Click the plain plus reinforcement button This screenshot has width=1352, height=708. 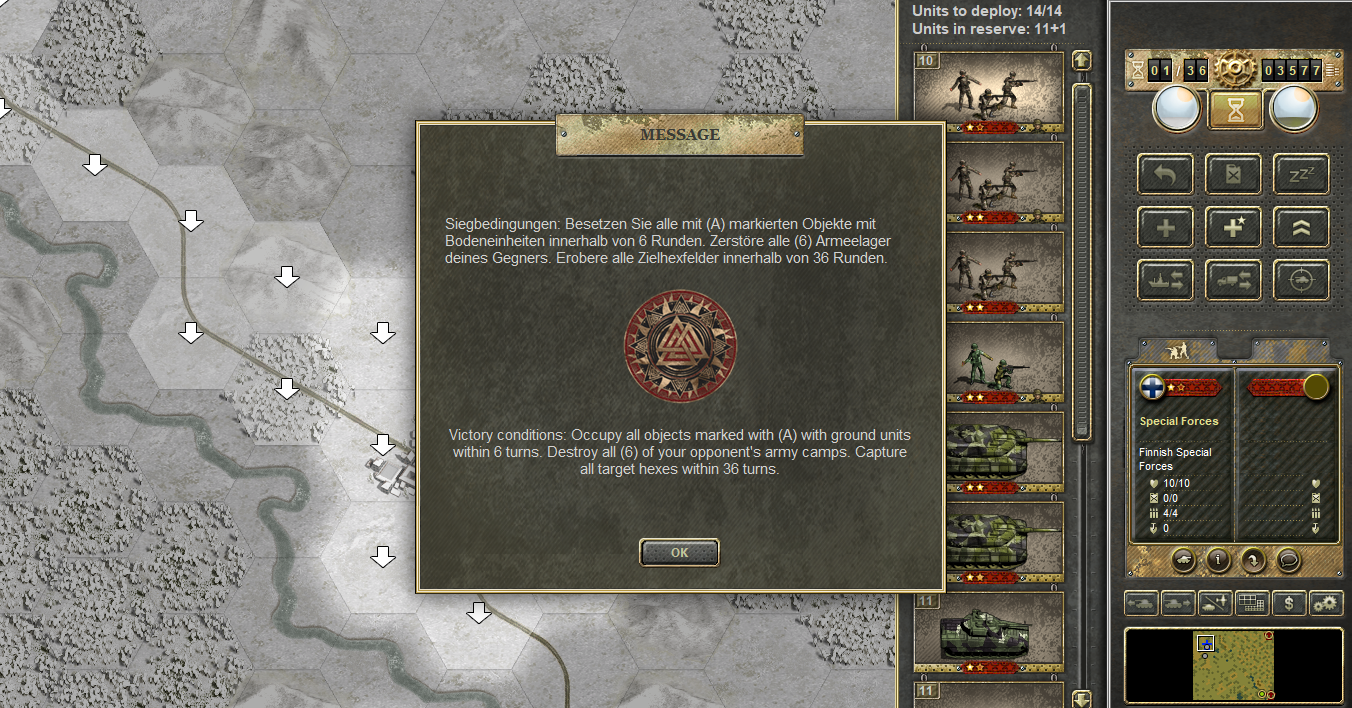pyautogui.click(x=1165, y=227)
